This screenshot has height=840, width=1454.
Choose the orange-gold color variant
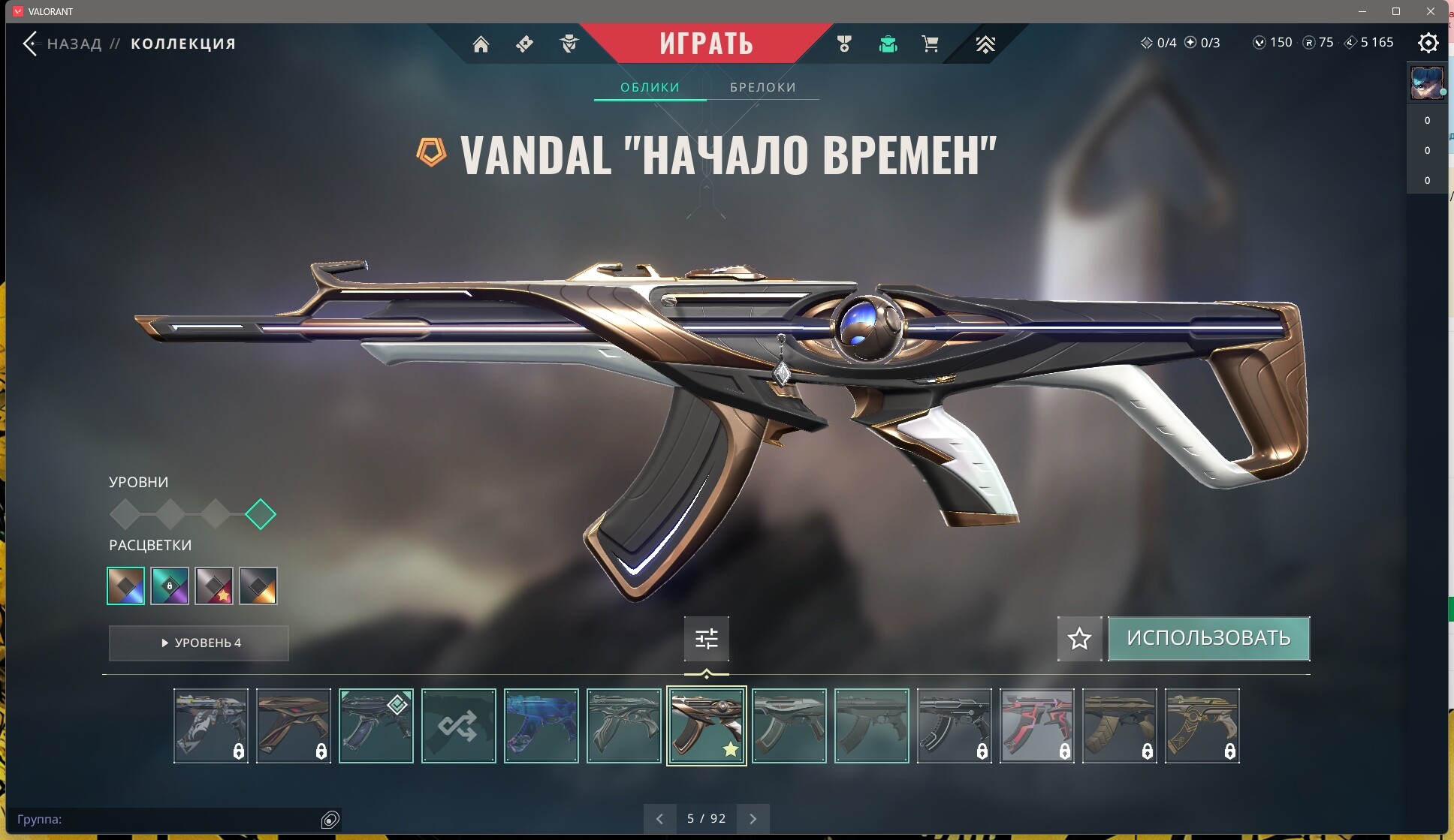pyautogui.click(x=258, y=586)
